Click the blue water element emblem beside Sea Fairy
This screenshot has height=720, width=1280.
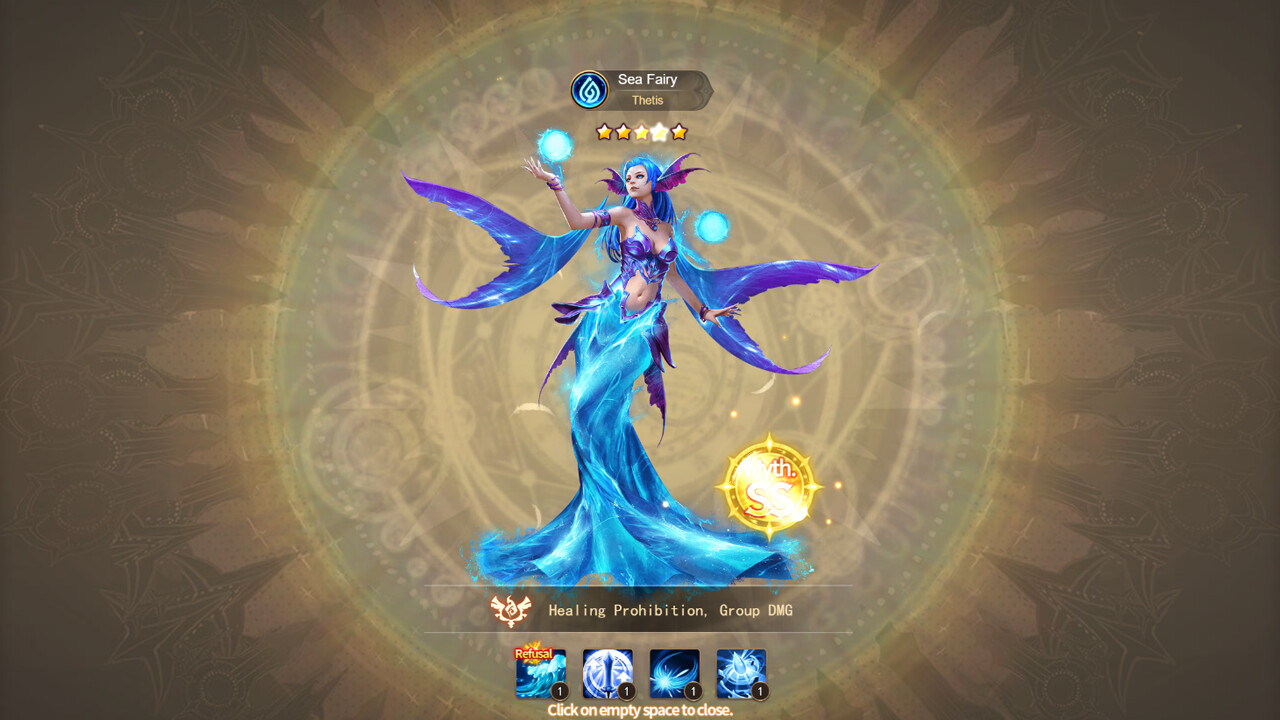point(590,89)
